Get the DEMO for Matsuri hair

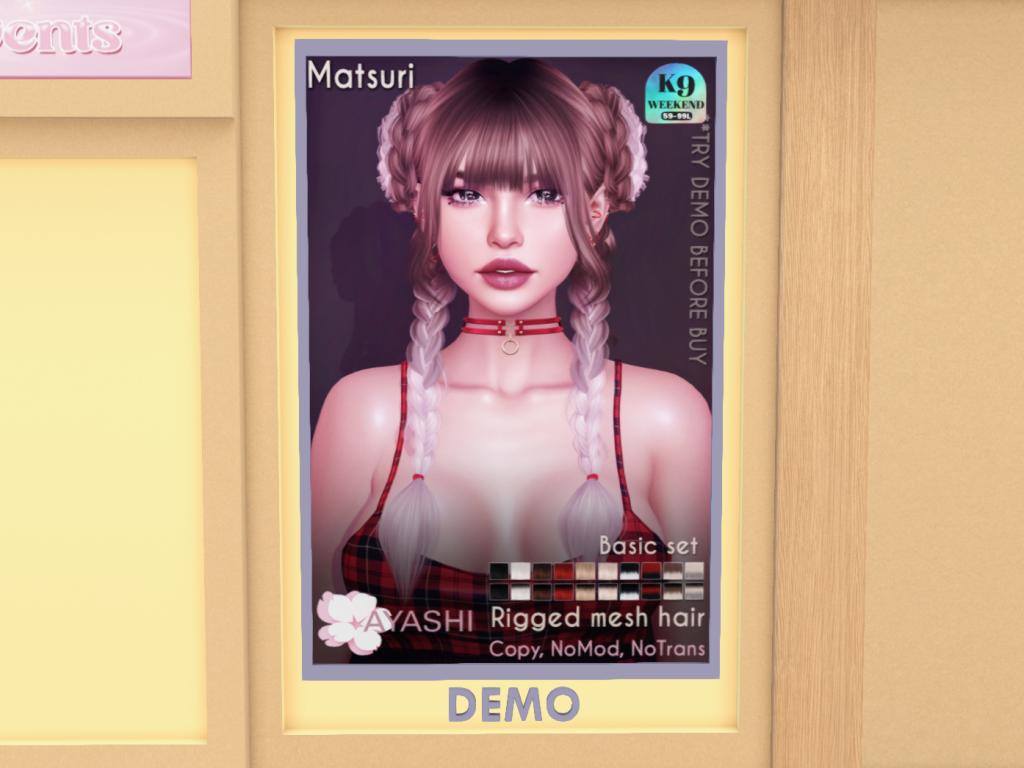pos(512,704)
